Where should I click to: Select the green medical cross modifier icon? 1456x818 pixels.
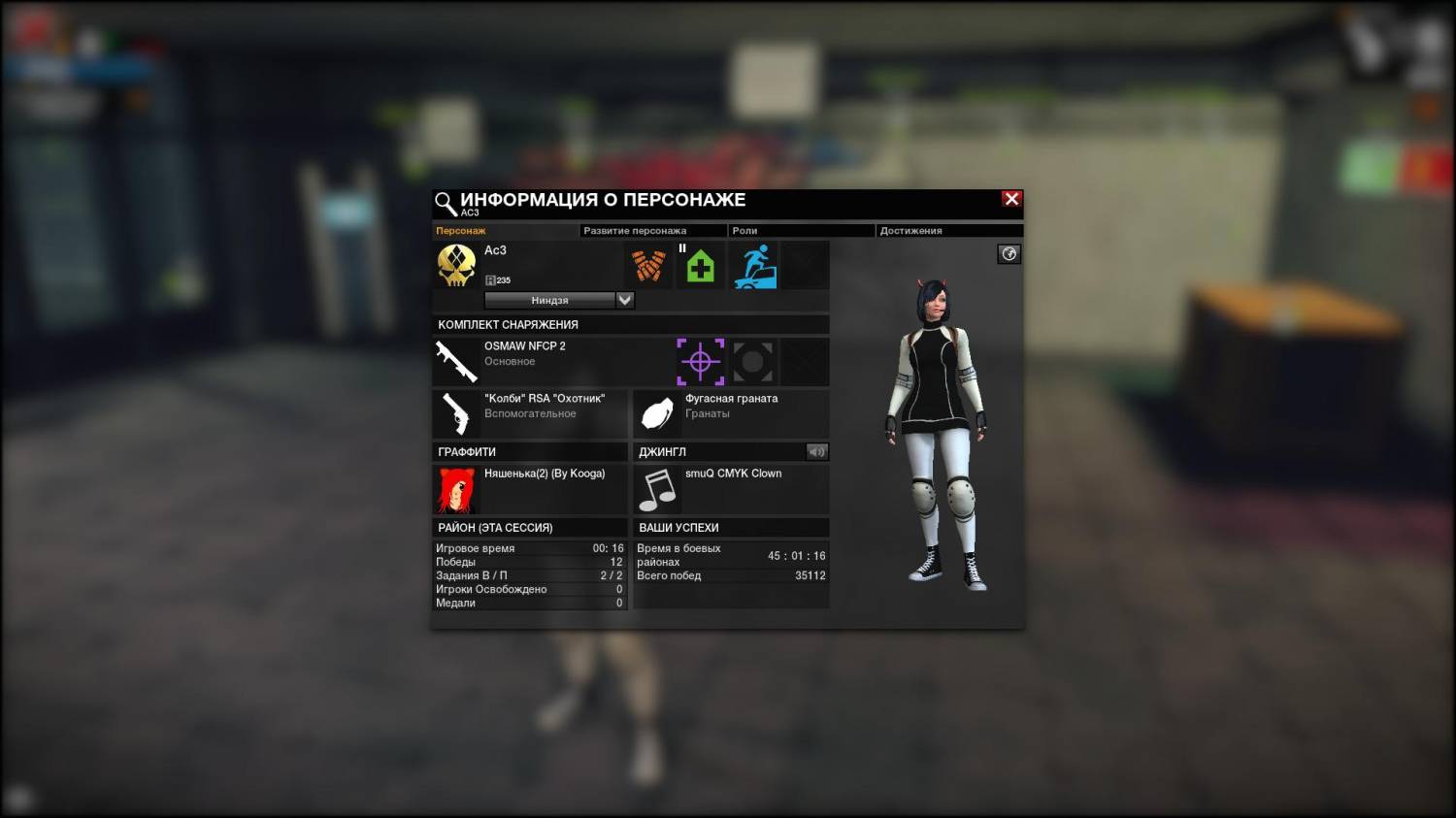(700, 266)
